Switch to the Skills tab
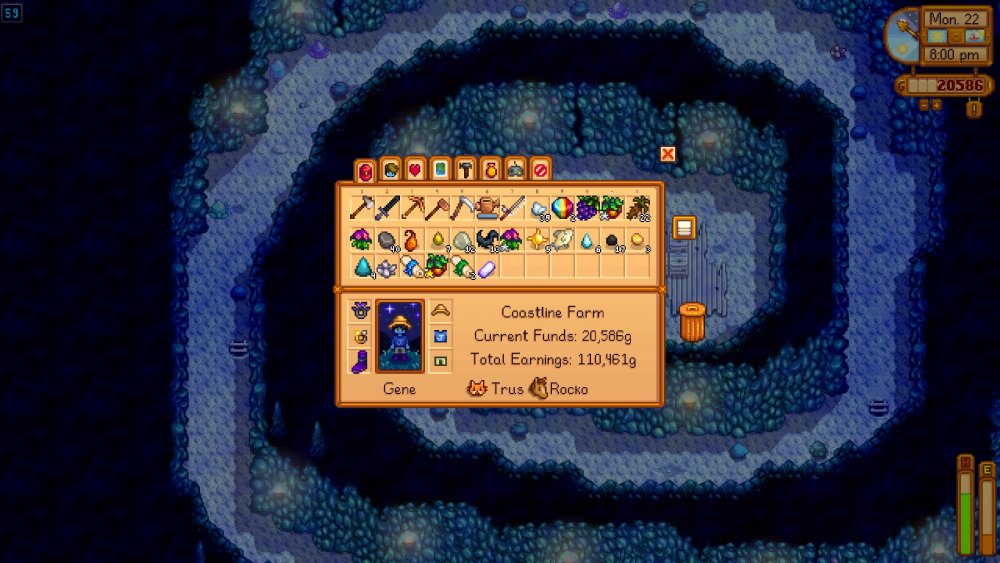The image size is (1000, 563). coord(390,170)
